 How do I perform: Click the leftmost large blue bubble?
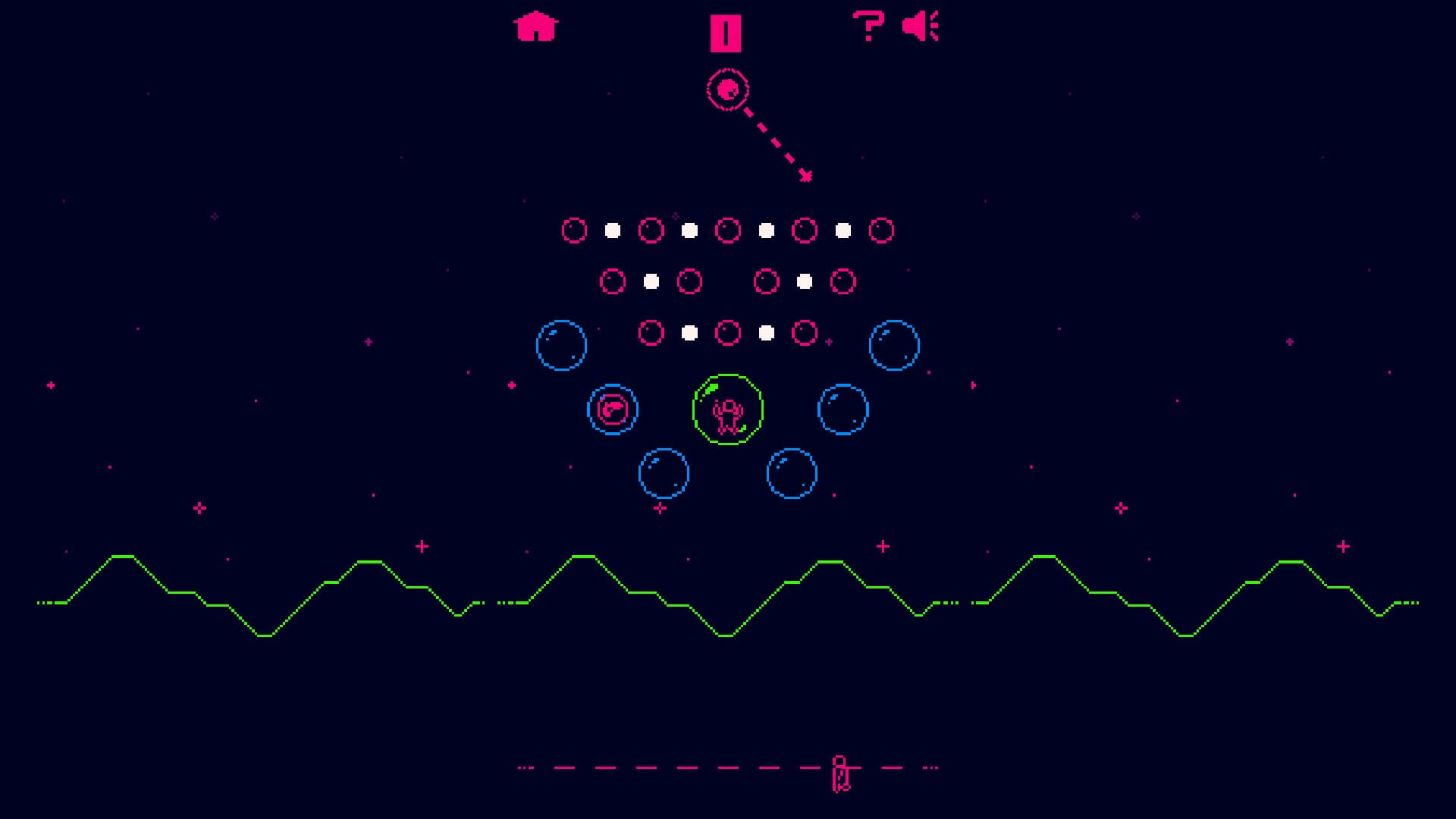562,345
